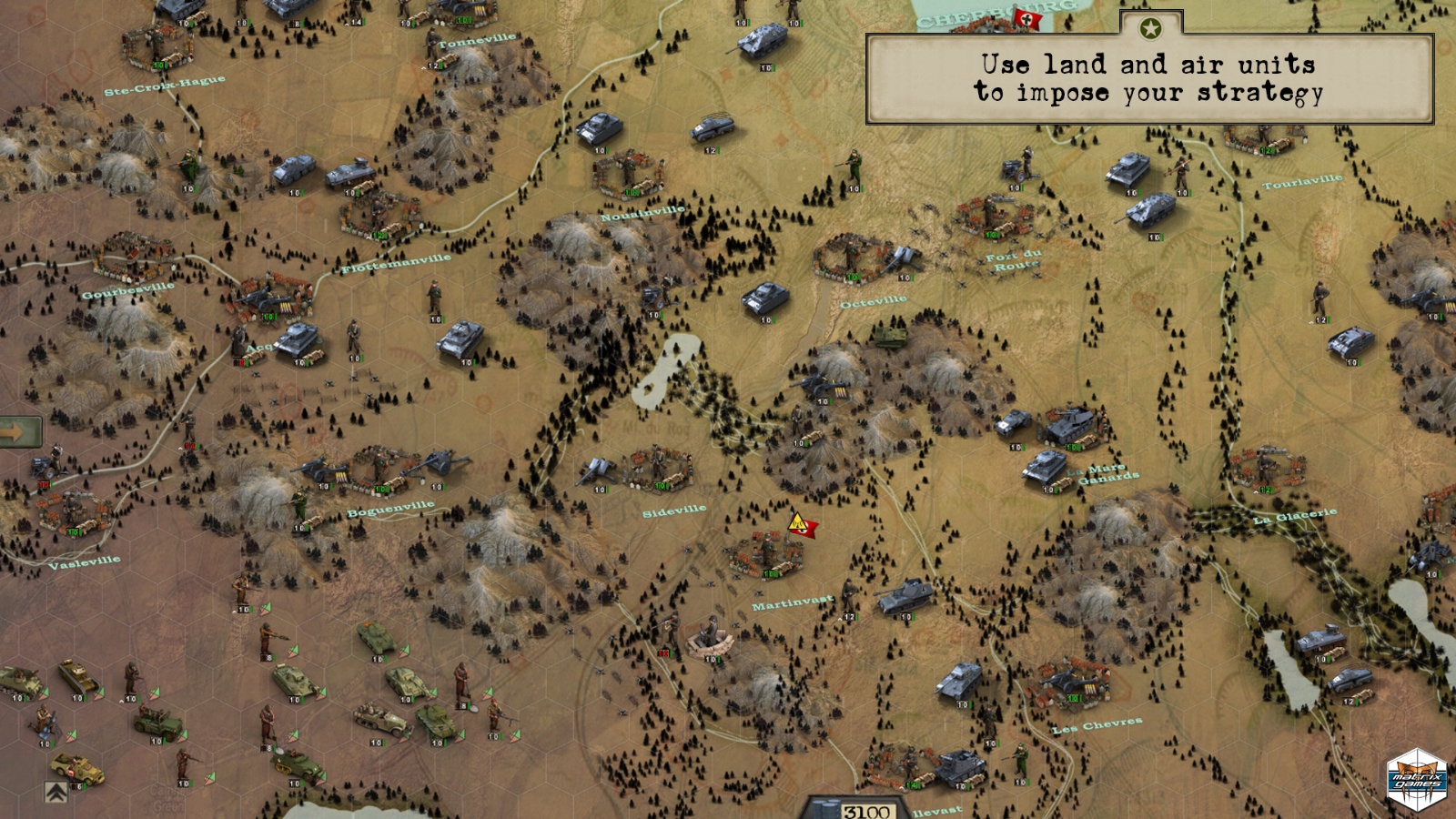
Task: Click the star emblem above the banner
Action: 1150,29
